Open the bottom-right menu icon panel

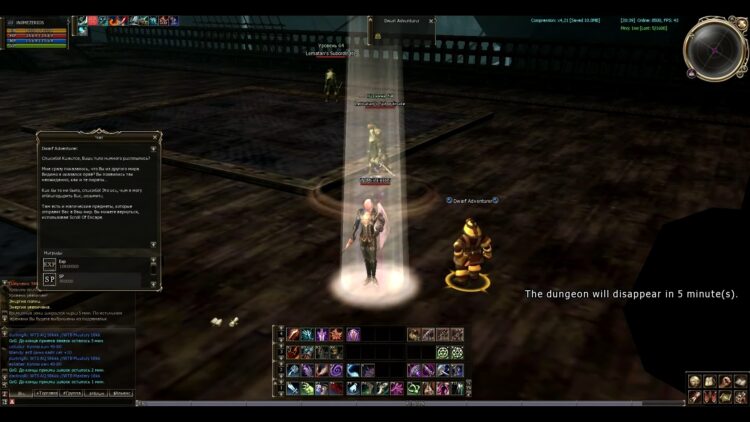point(714,389)
